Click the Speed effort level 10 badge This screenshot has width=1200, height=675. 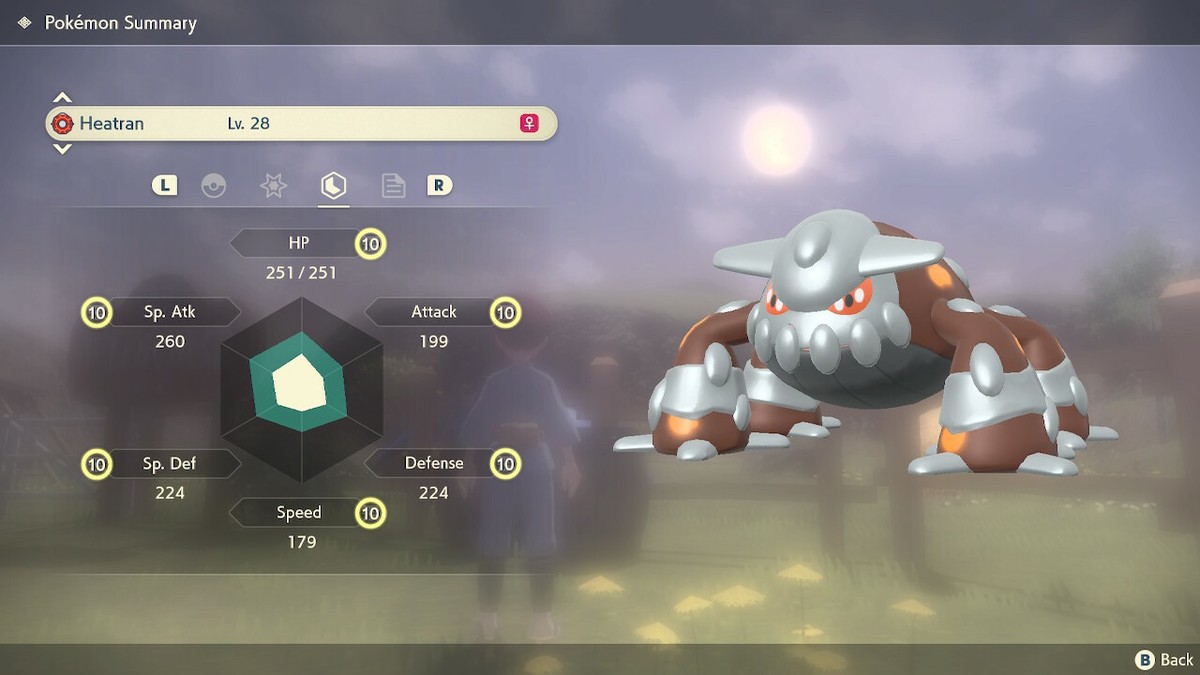[x=371, y=514]
